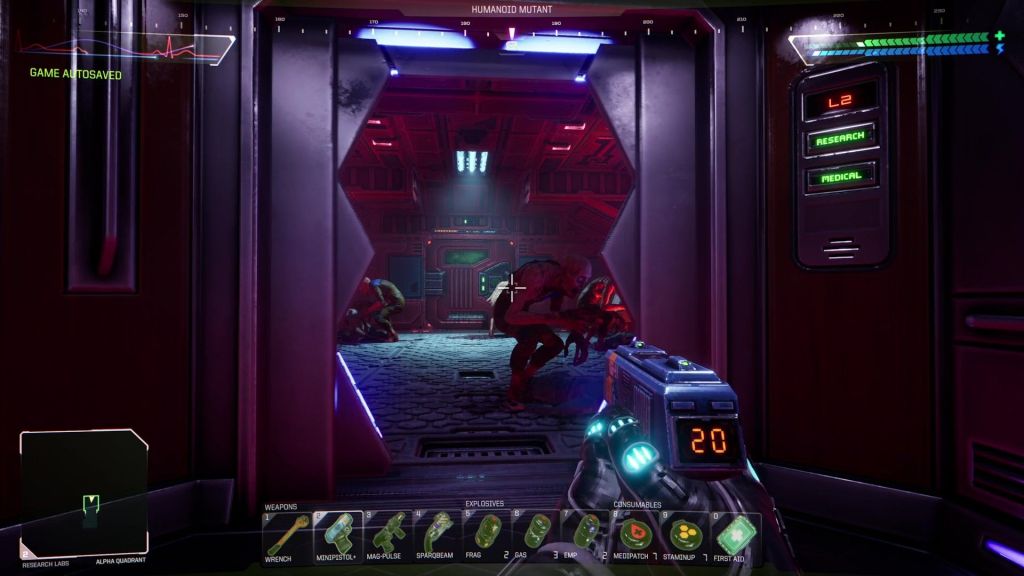Use the First Aid kit slot
1024x576 pixels.
pyautogui.click(x=736, y=535)
